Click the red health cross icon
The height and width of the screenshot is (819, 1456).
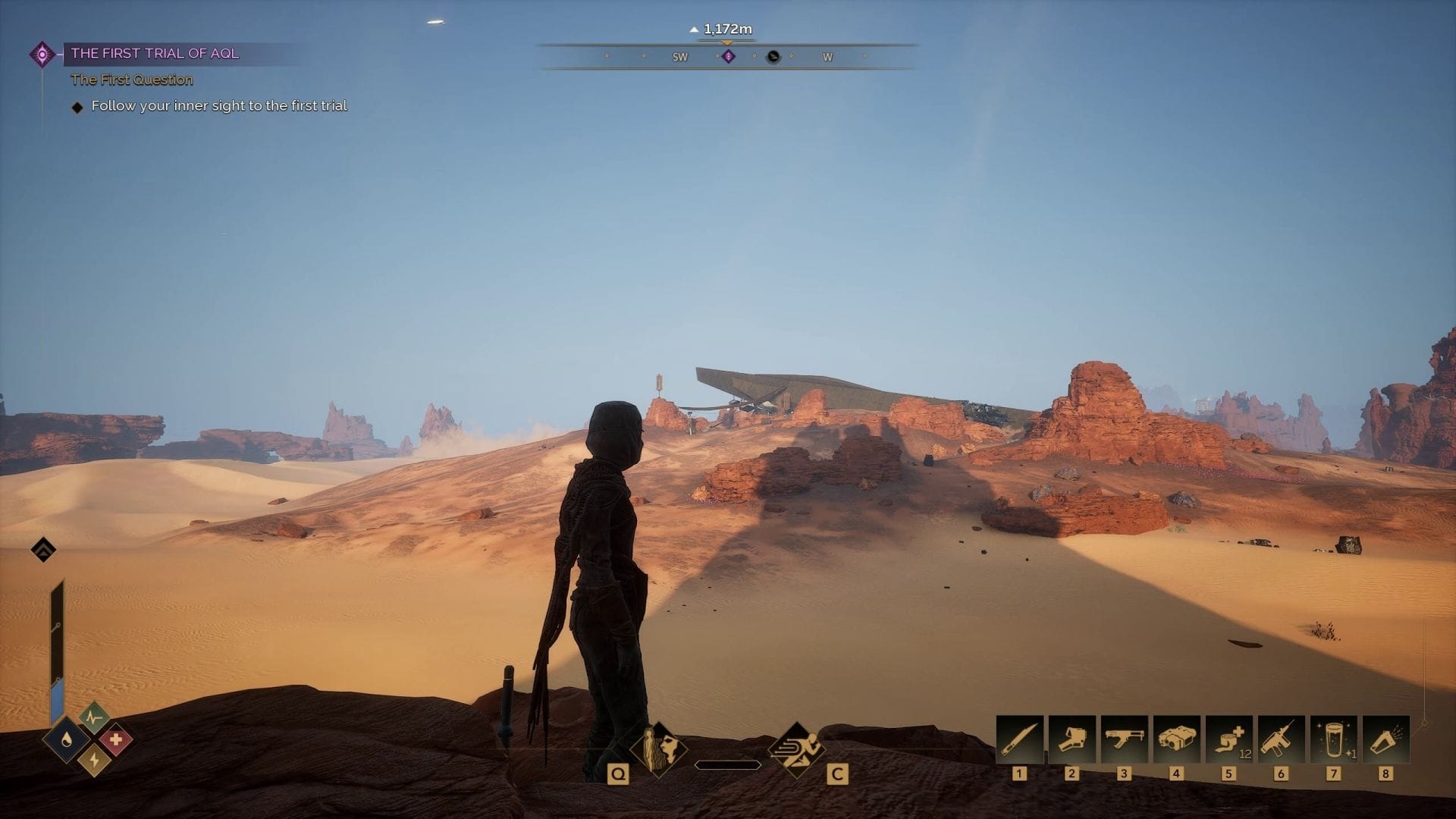click(x=115, y=740)
